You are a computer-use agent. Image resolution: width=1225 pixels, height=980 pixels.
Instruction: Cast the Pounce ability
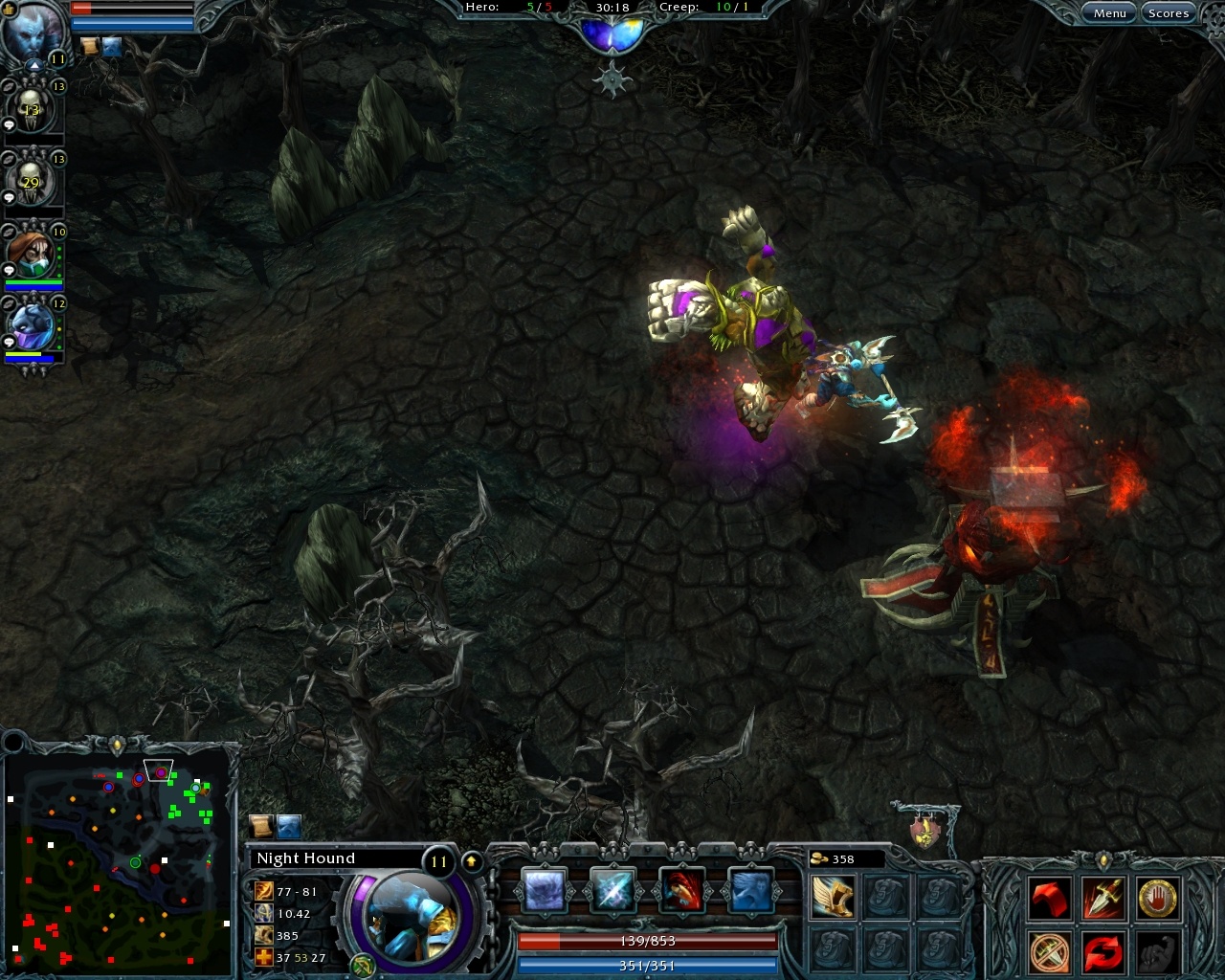click(613, 890)
